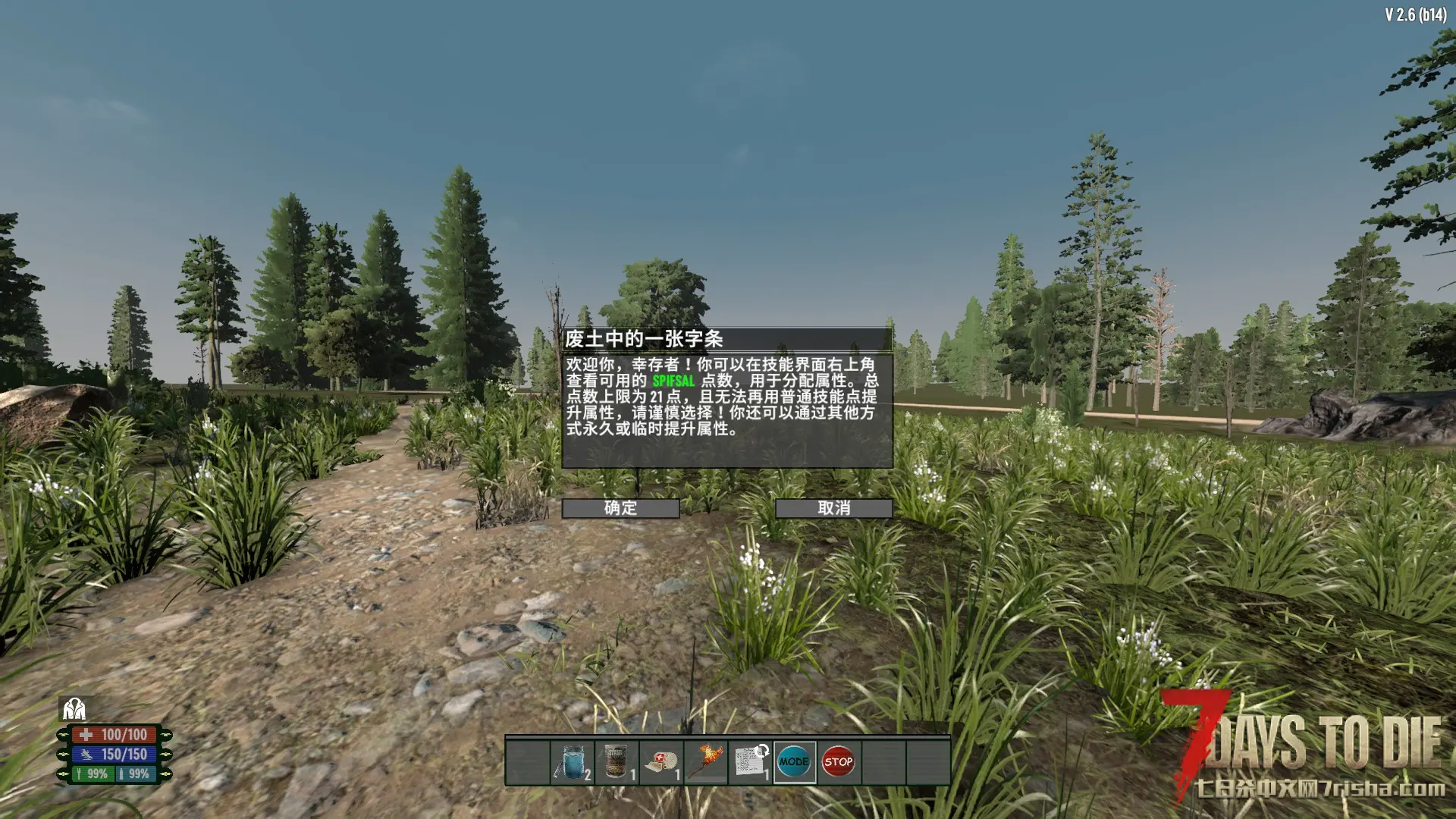Equip the torch from the hotbar
The width and height of the screenshot is (1456, 819).
click(706, 762)
